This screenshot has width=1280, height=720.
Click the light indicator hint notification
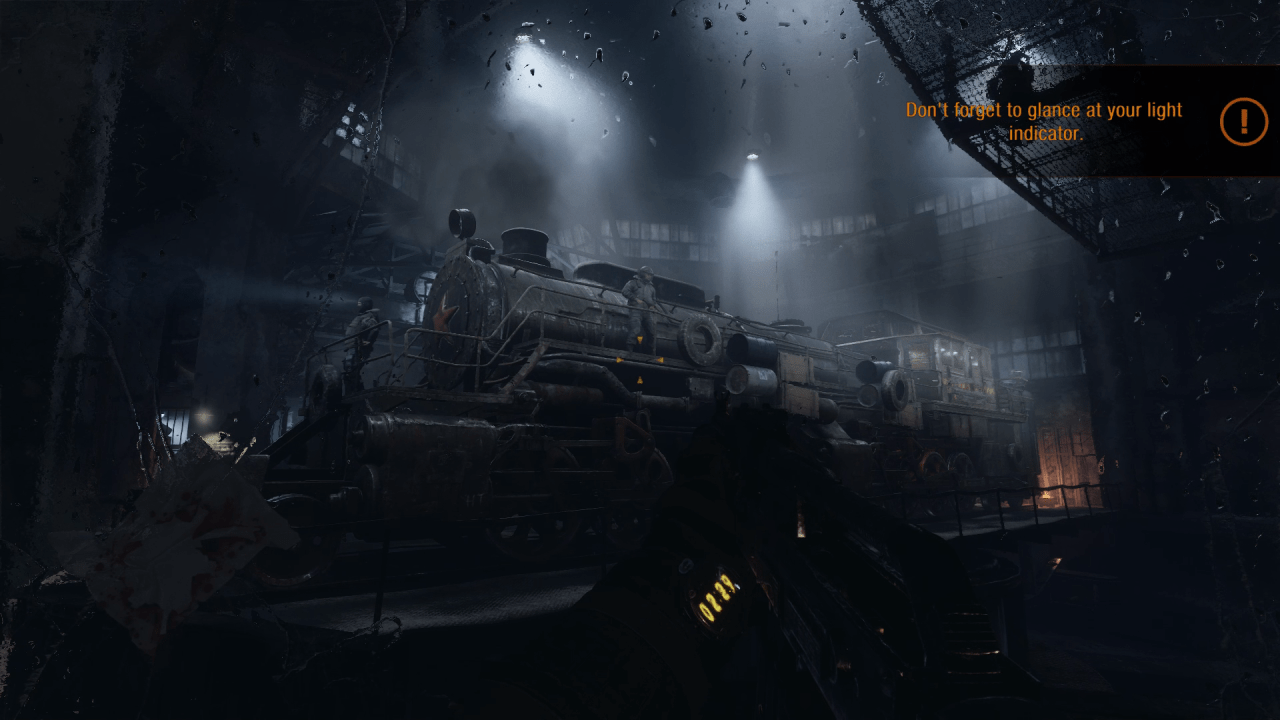coord(1044,121)
